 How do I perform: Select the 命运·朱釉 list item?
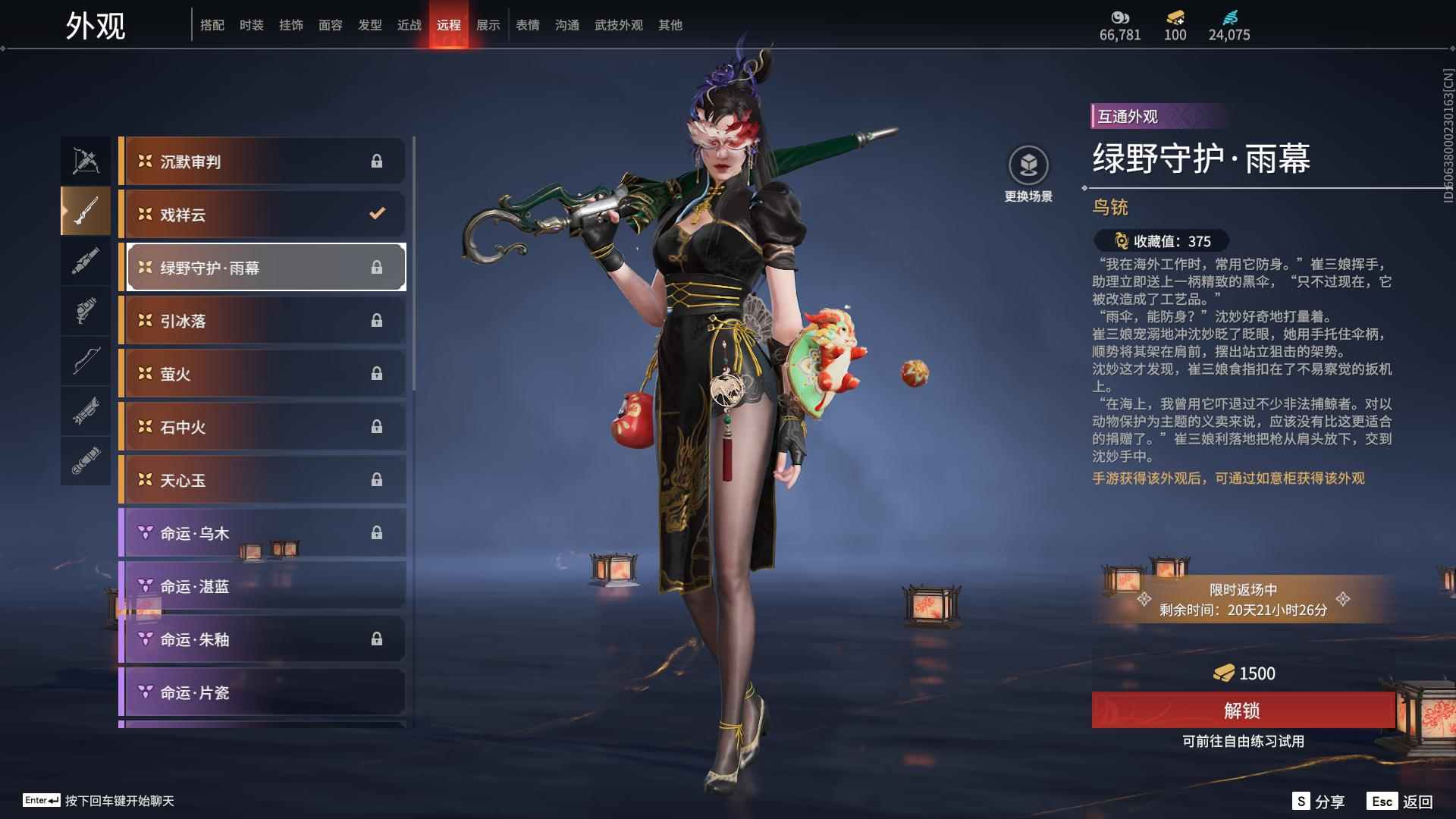tap(262, 639)
